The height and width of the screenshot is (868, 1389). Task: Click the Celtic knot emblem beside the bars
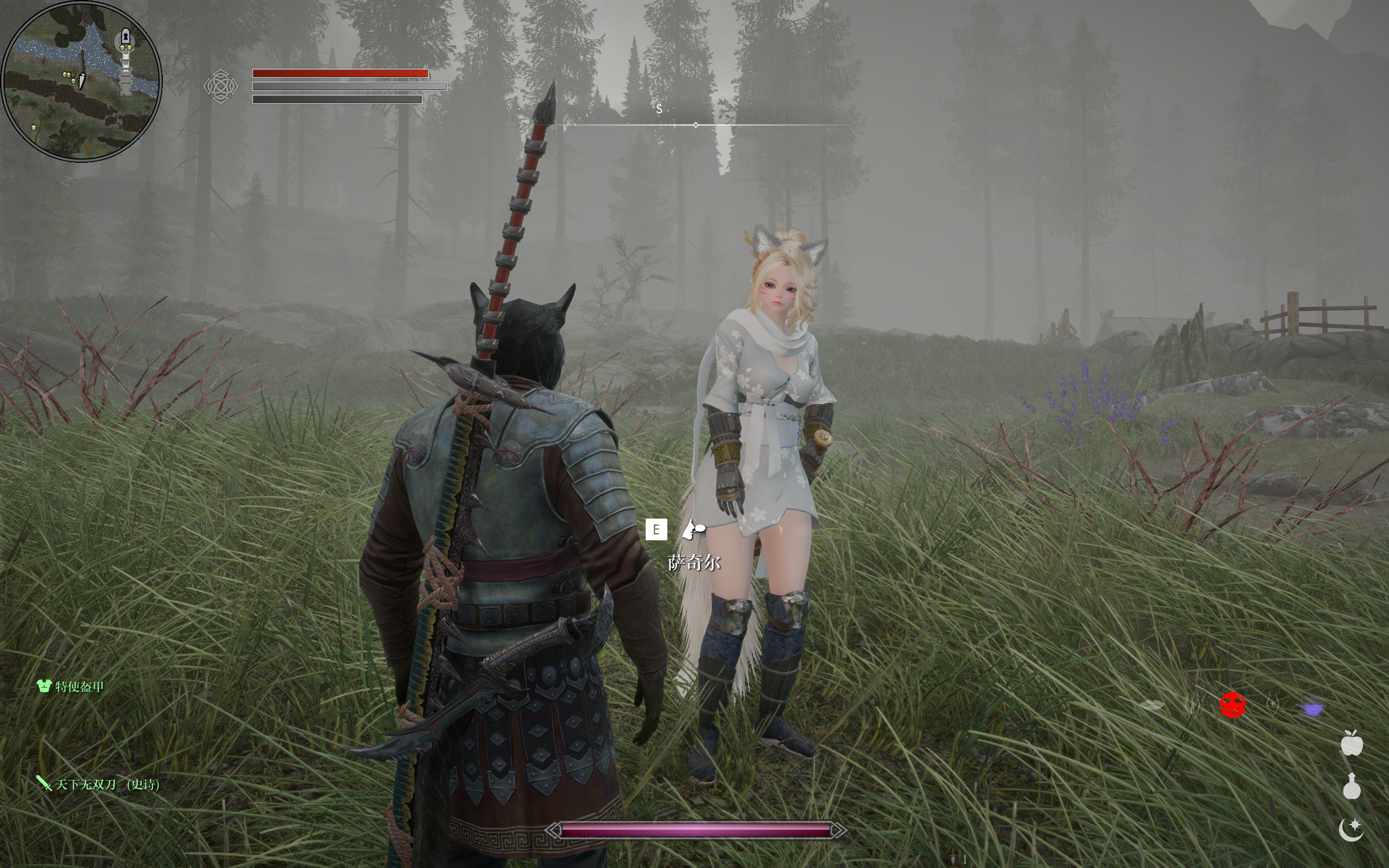pos(220,86)
